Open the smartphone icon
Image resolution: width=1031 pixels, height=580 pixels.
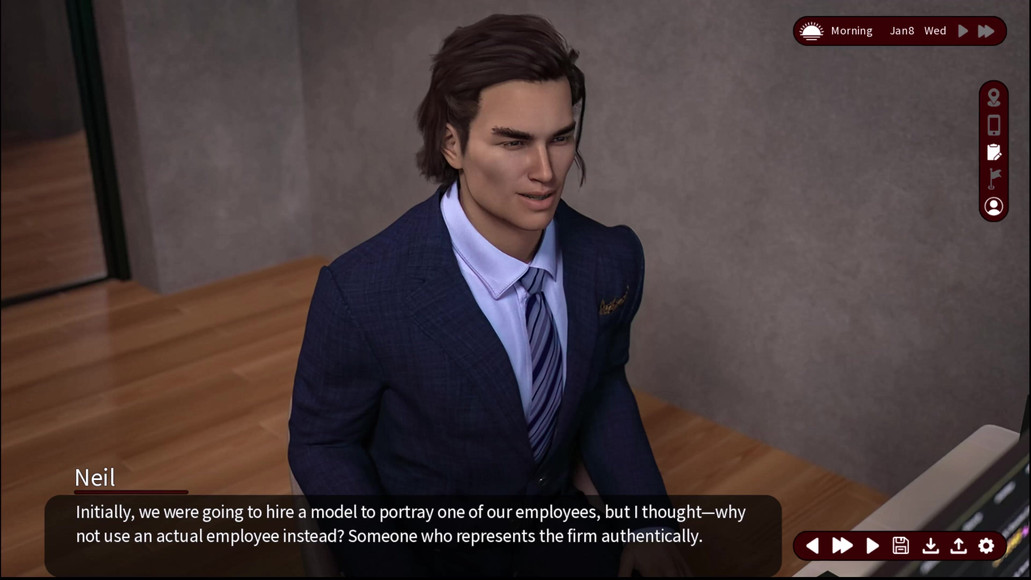(x=993, y=125)
